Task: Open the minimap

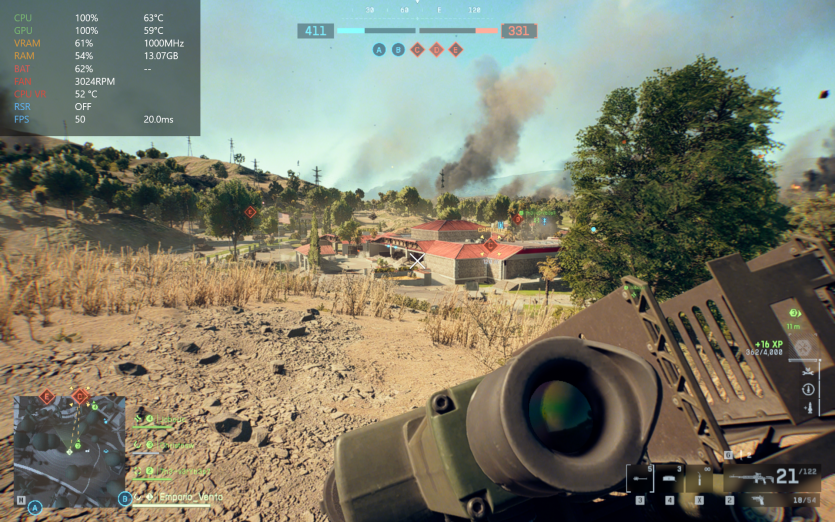Action: click(x=69, y=451)
